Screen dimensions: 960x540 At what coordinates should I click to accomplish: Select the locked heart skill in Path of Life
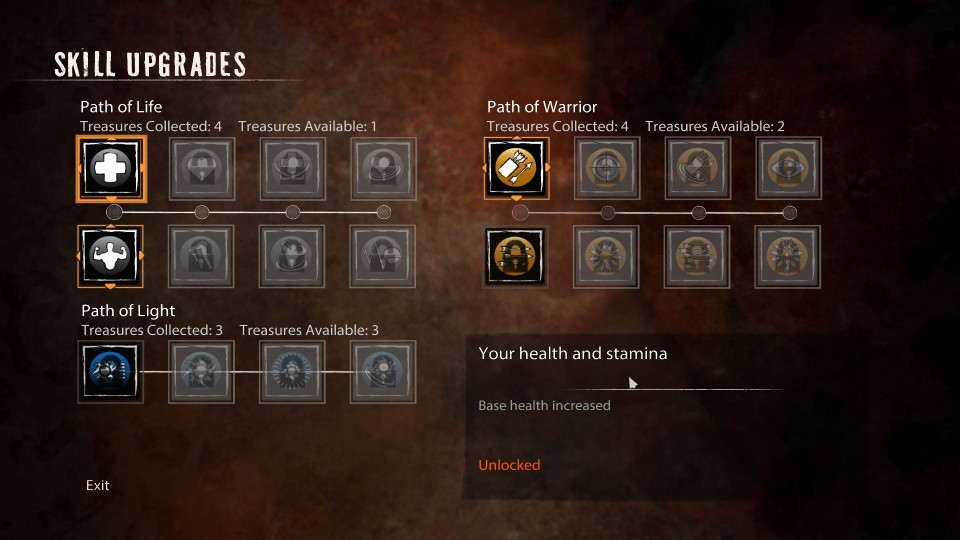(203, 168)
